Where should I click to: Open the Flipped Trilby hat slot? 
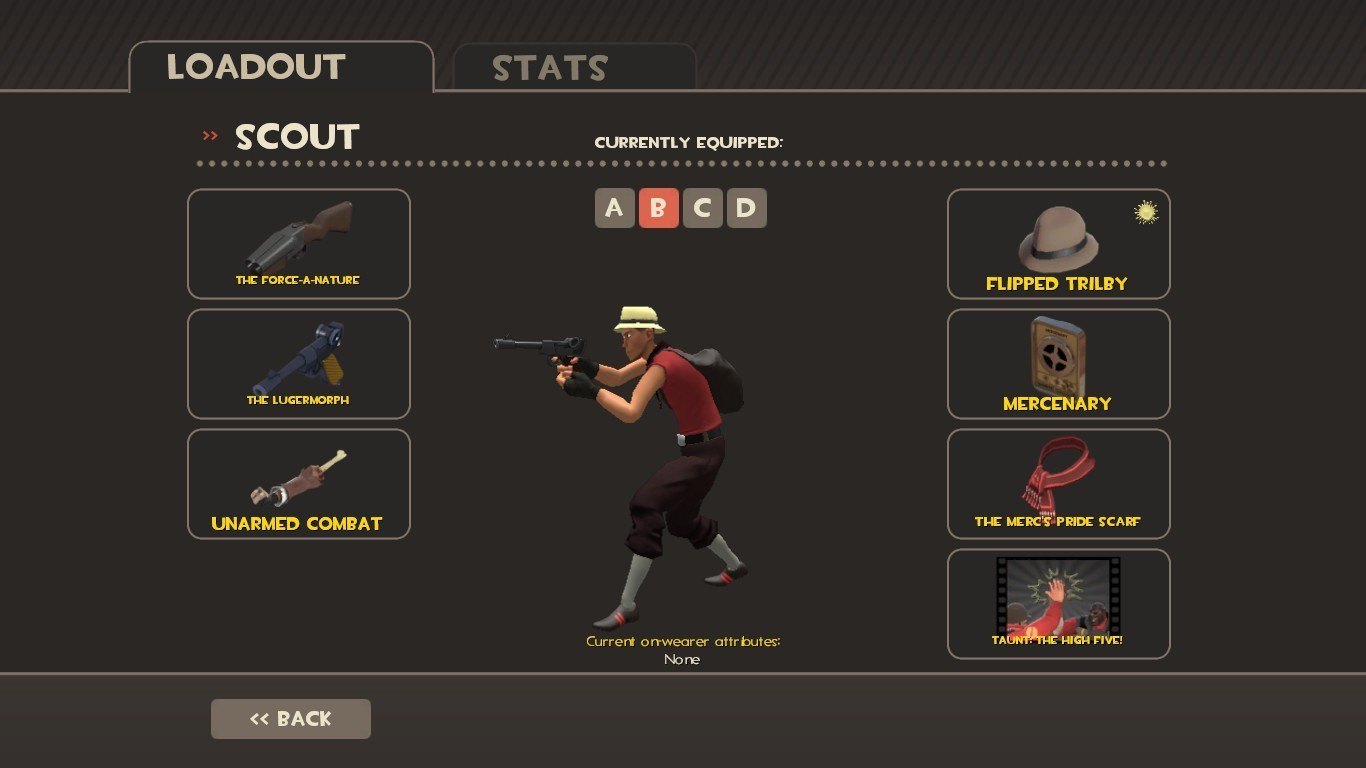pos(1058,244)
